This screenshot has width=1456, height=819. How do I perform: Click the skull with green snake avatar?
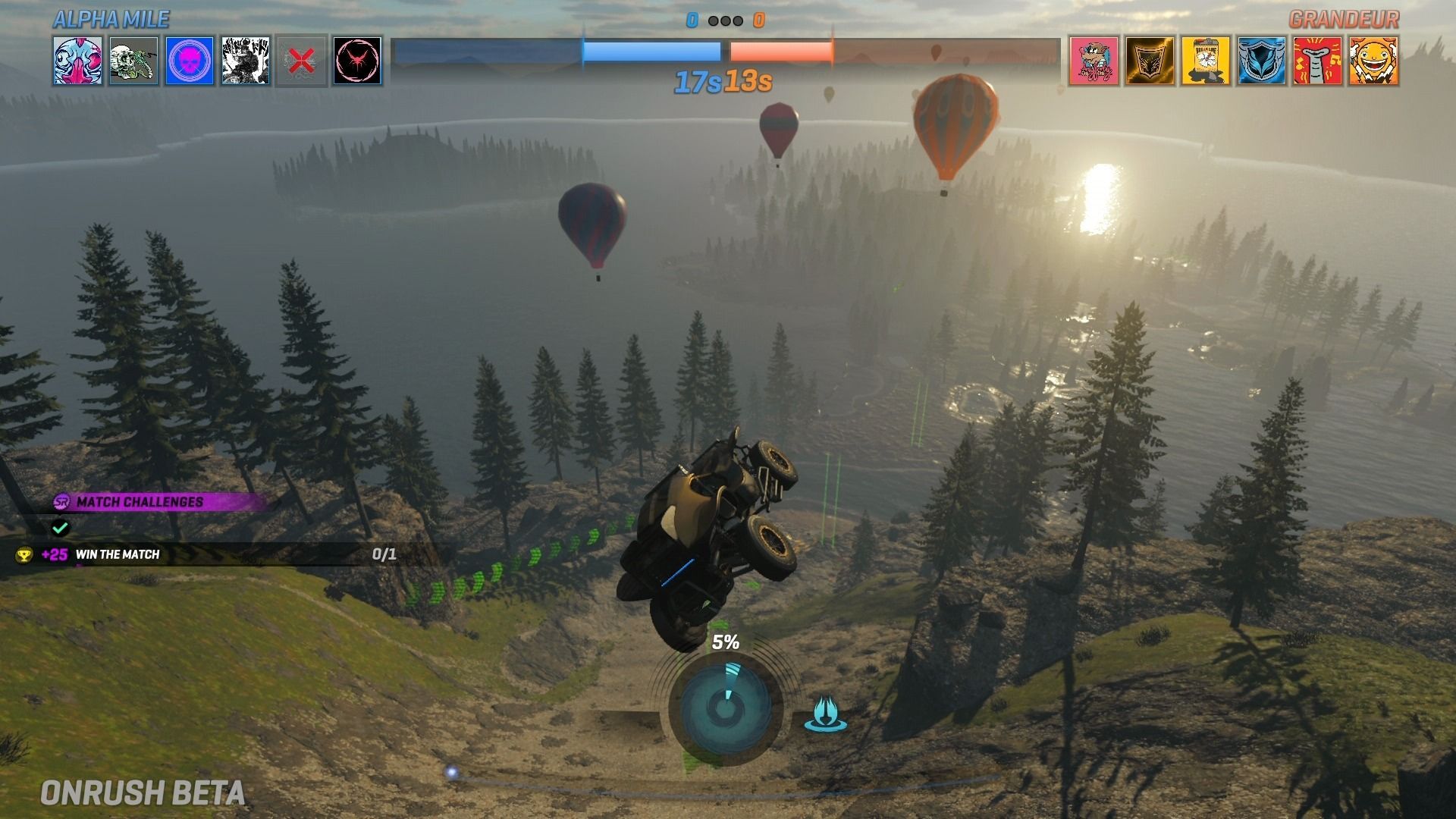tap(133, 61)
